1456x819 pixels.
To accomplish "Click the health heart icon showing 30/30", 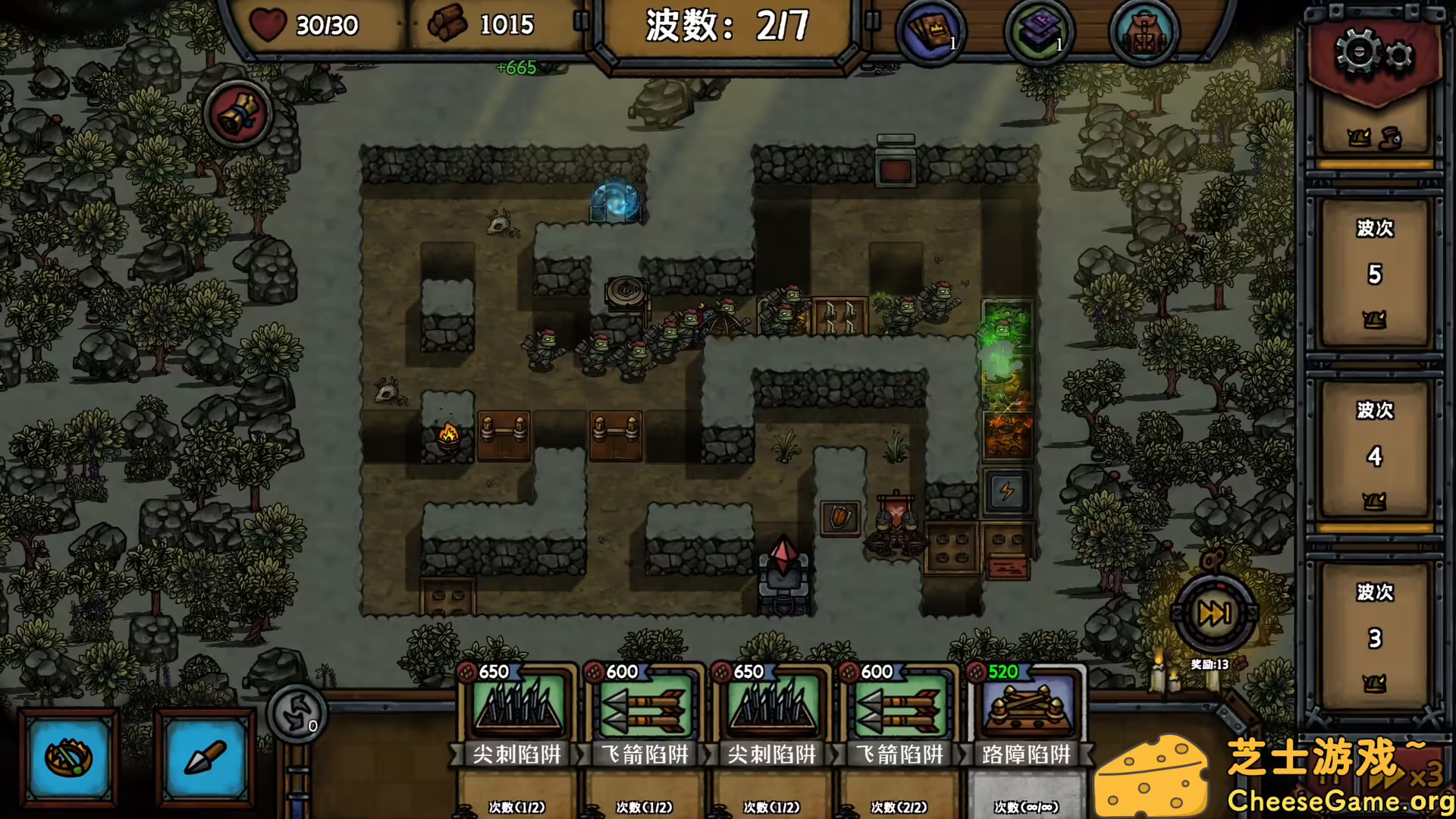I will click(269, 25).
